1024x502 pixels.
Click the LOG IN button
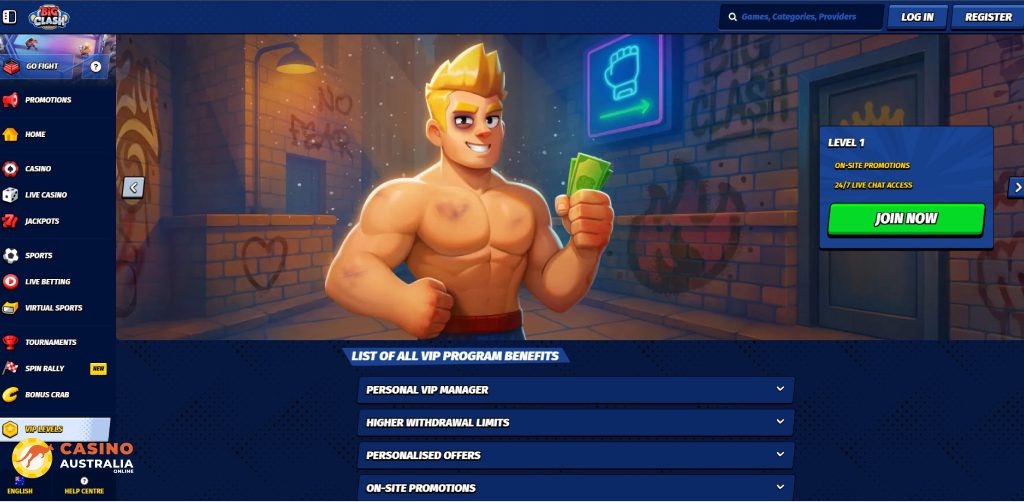point(917,17)
